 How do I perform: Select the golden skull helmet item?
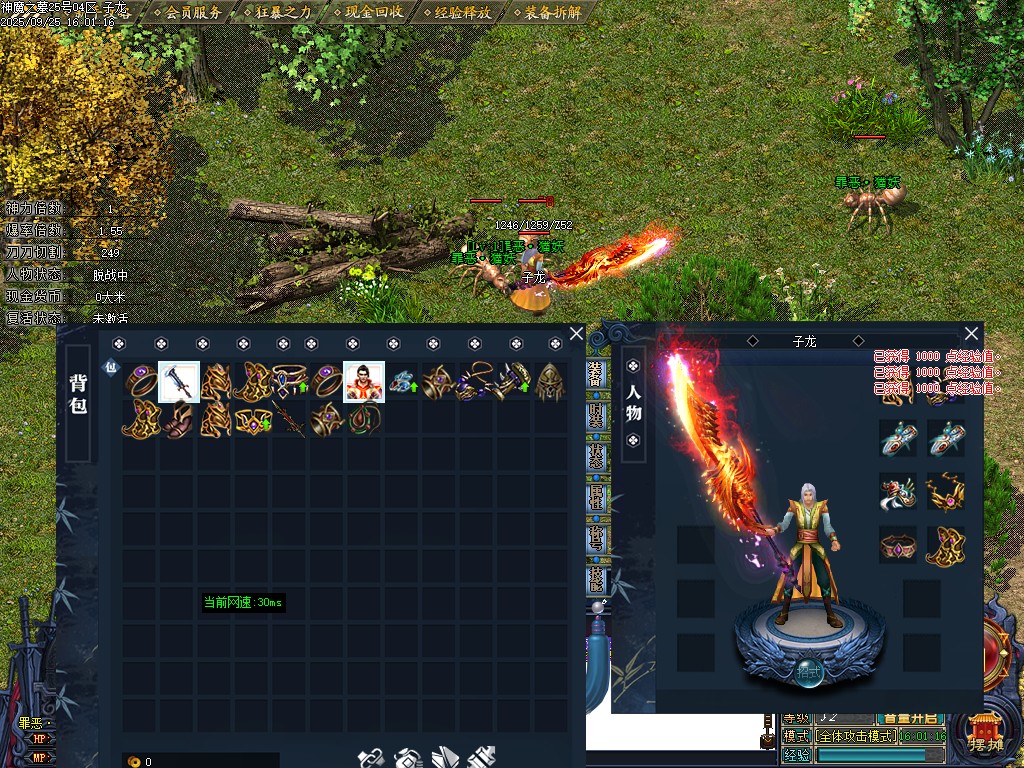coord(549,381)
